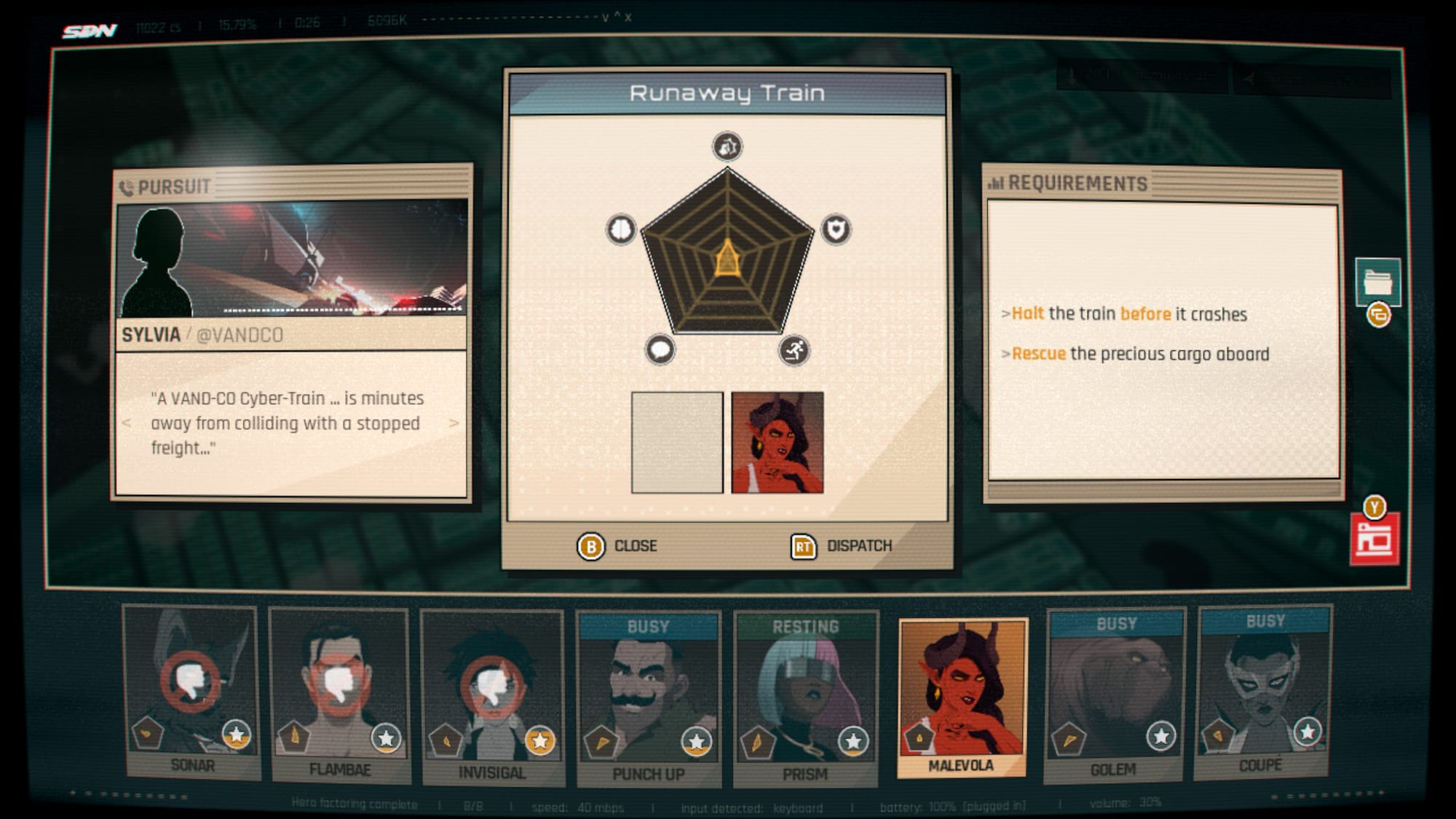Remove Malevola from the mission slot
This screenshot has height=819, width=1456.
[x=778, y=443]
